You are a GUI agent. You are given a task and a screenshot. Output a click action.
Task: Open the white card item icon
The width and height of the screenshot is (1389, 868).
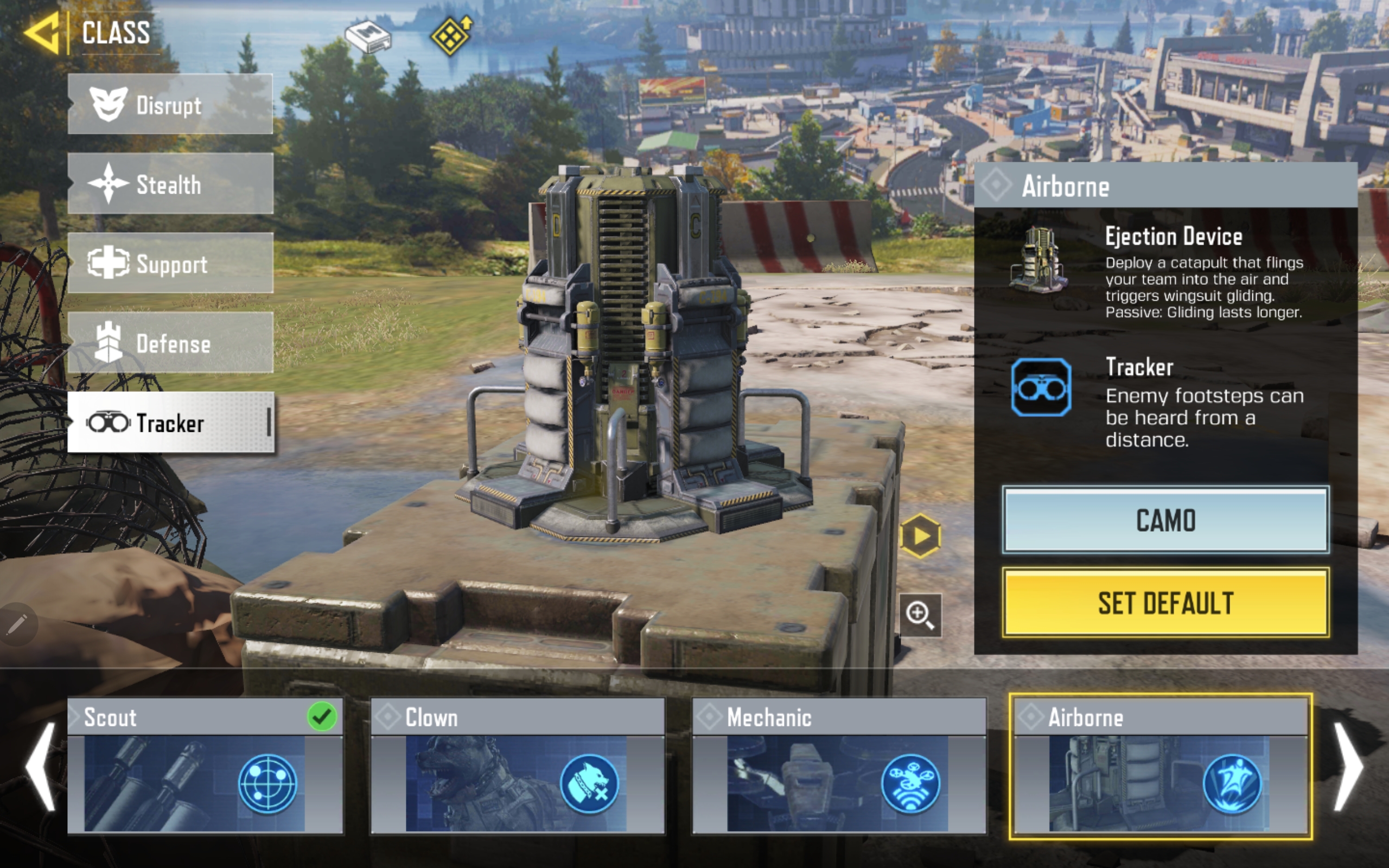368,37
